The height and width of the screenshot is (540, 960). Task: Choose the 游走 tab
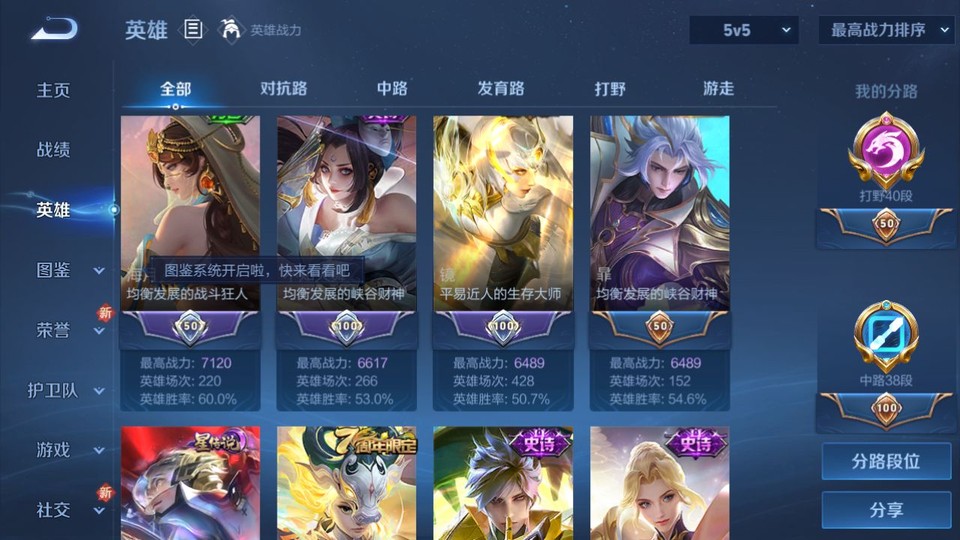[x=718, y=89]
